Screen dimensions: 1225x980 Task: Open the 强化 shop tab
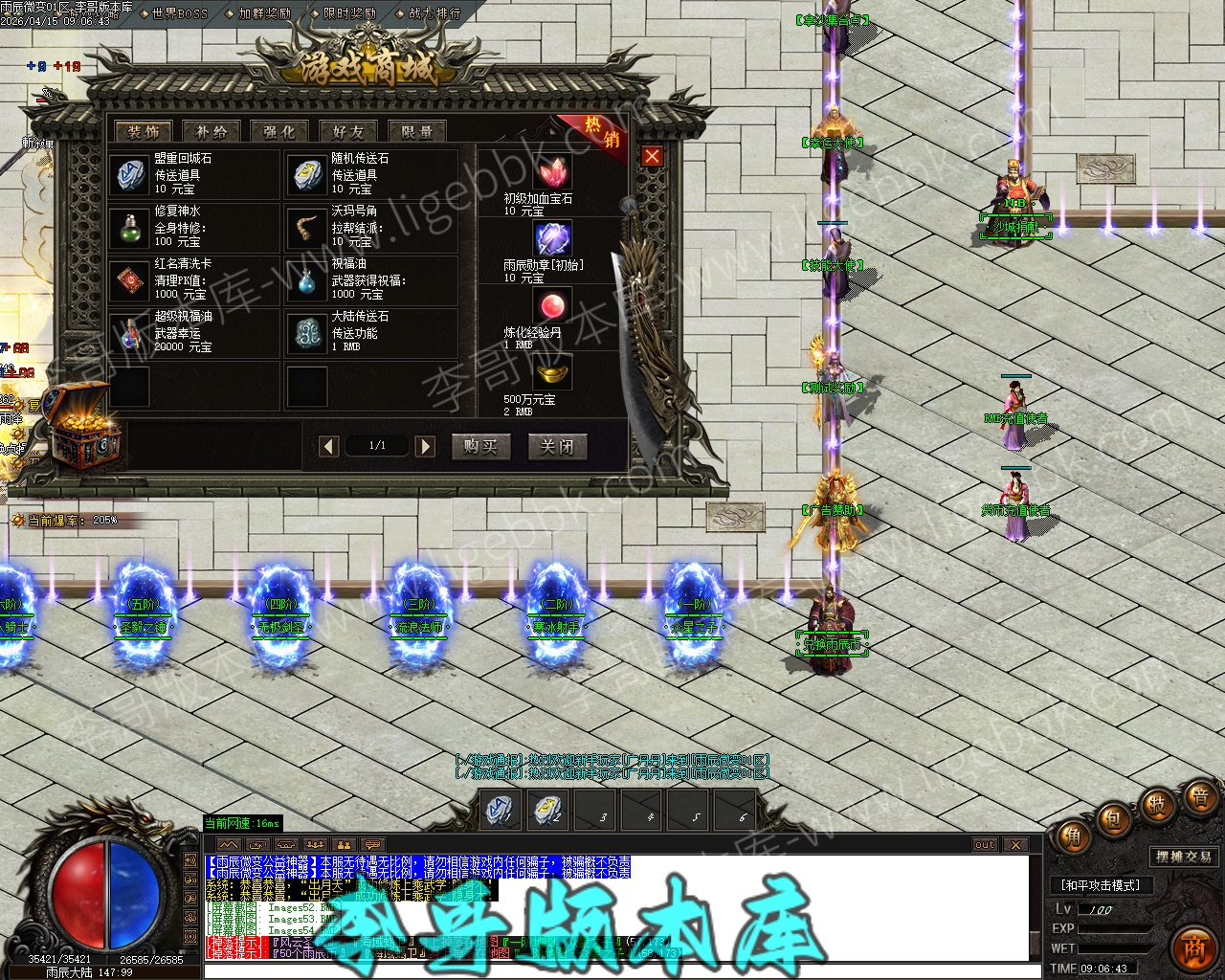point(279,132)
